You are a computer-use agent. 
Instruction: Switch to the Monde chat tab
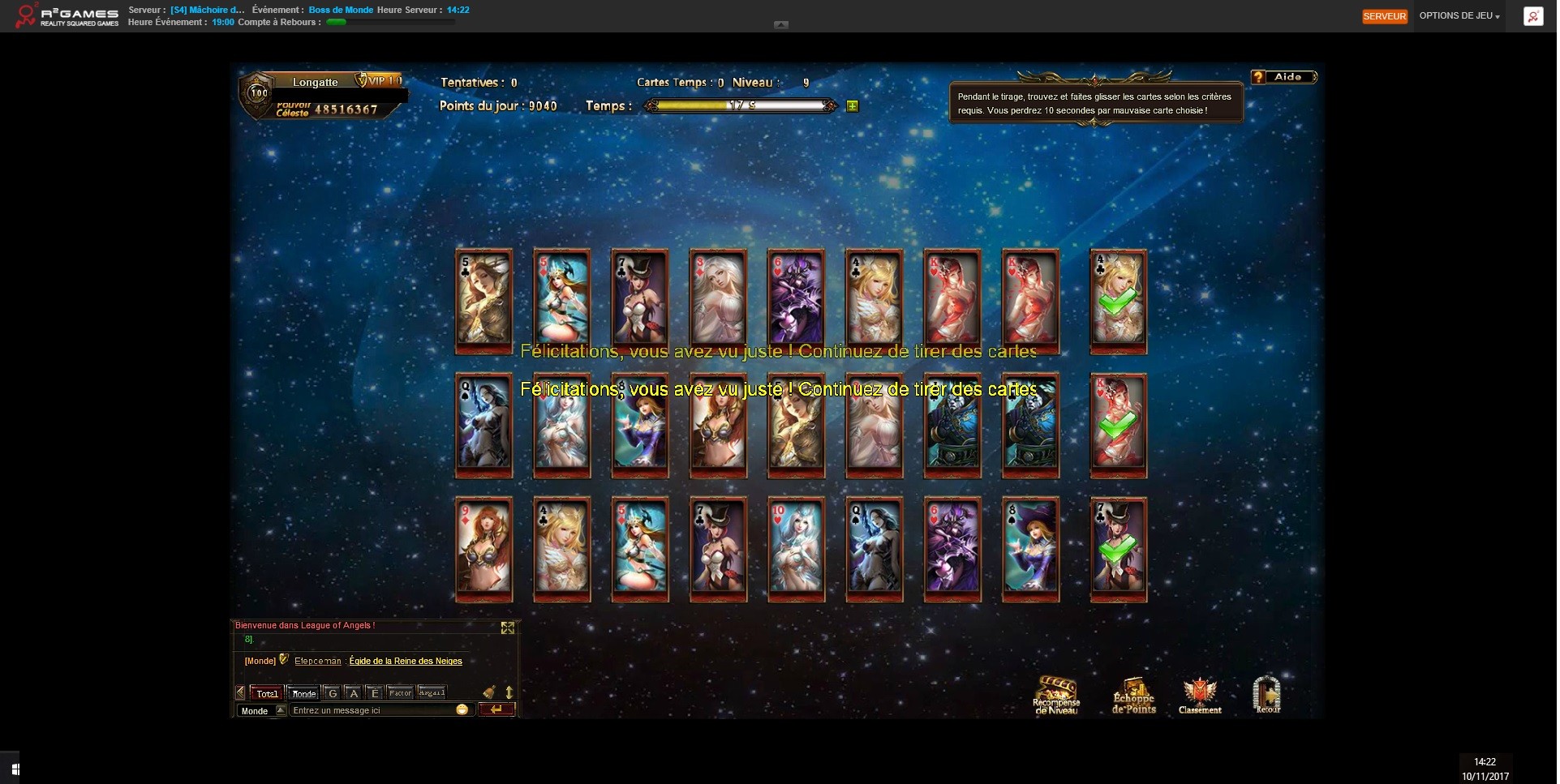(304, 693)
